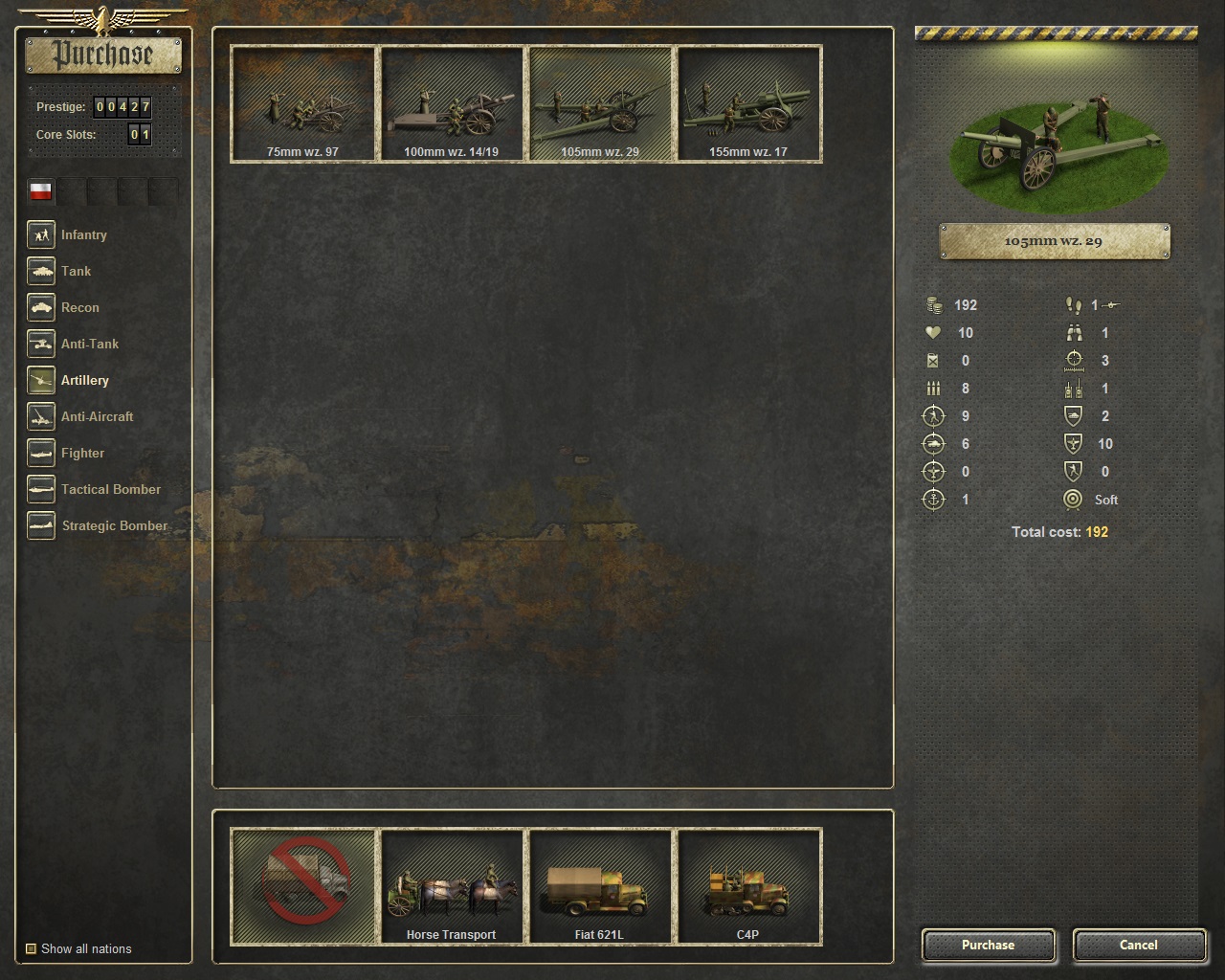
Task: Cancel the purchase screen
Action: point(1138,945)
